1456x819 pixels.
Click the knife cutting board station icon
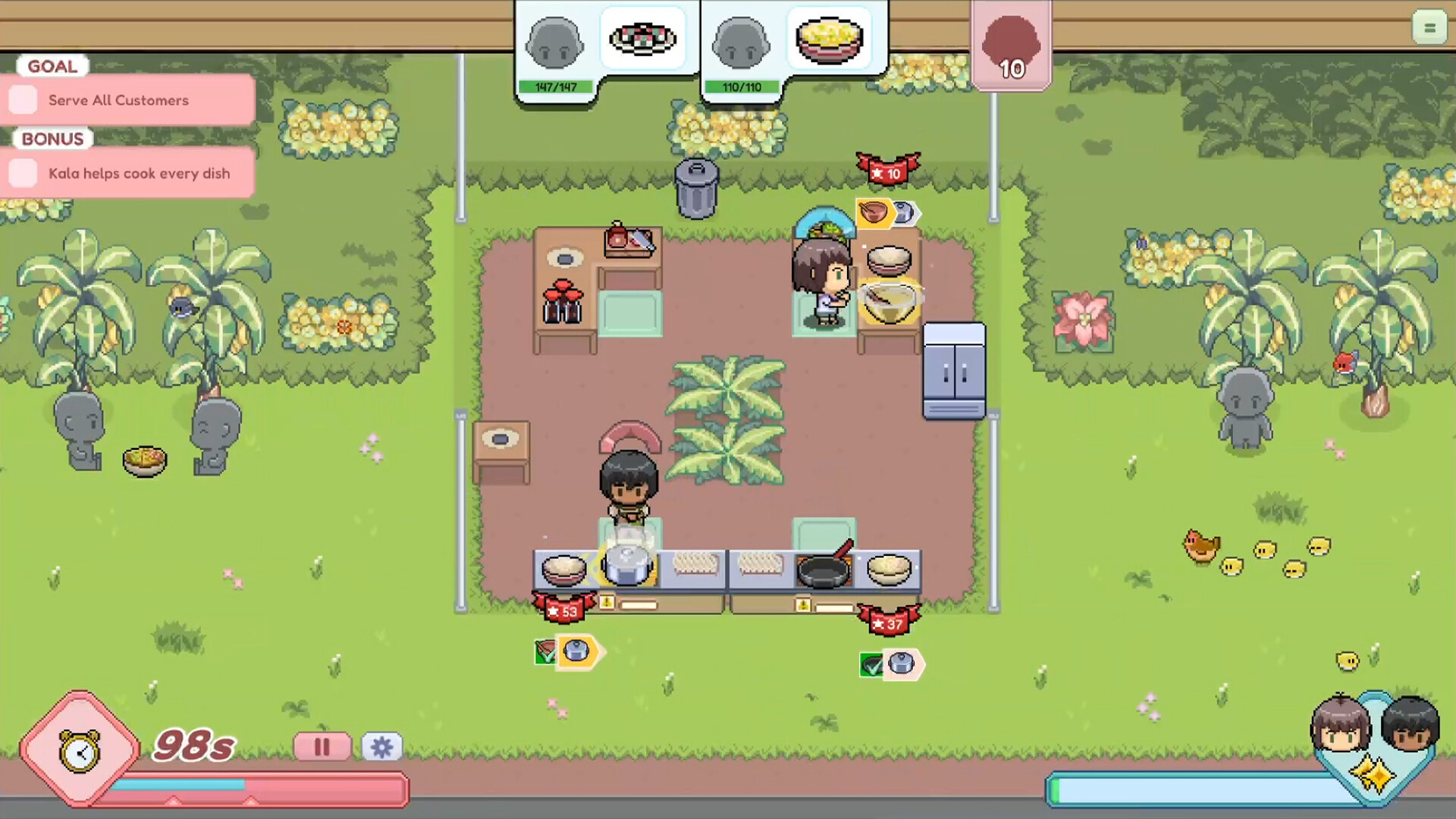click(629, 241)
